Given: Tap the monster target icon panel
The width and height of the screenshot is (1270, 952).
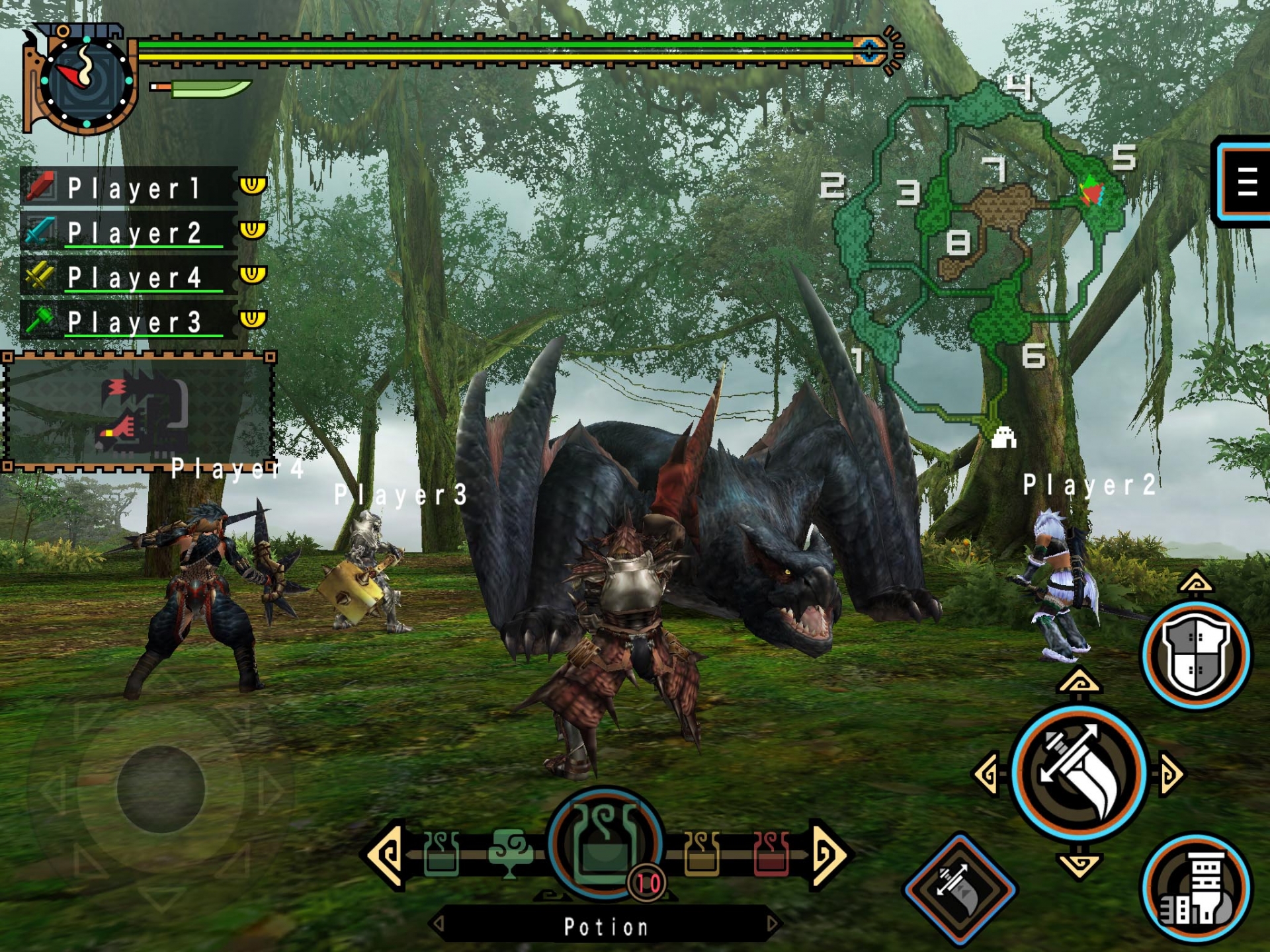Looking at the screenshot, I should [x=139, y=413].
